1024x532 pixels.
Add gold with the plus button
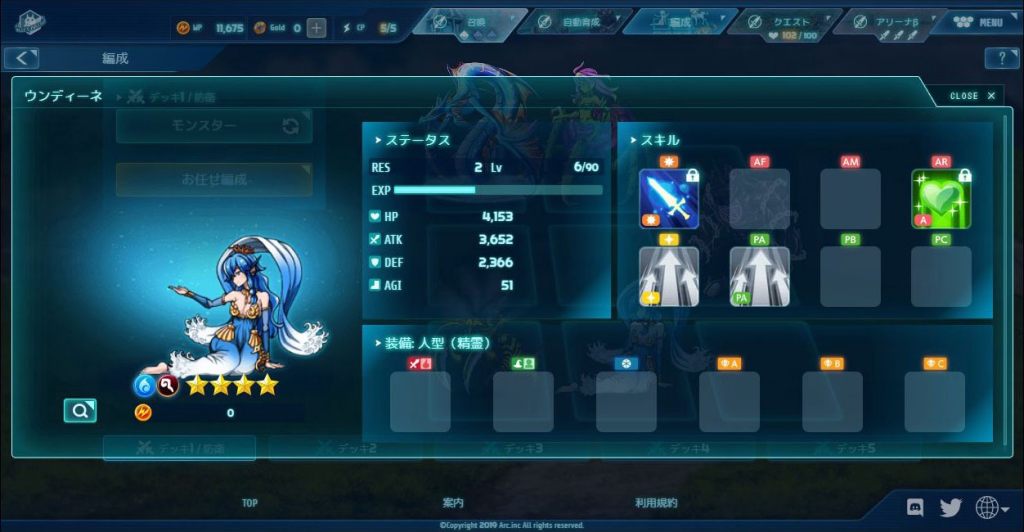pos(316,28)
